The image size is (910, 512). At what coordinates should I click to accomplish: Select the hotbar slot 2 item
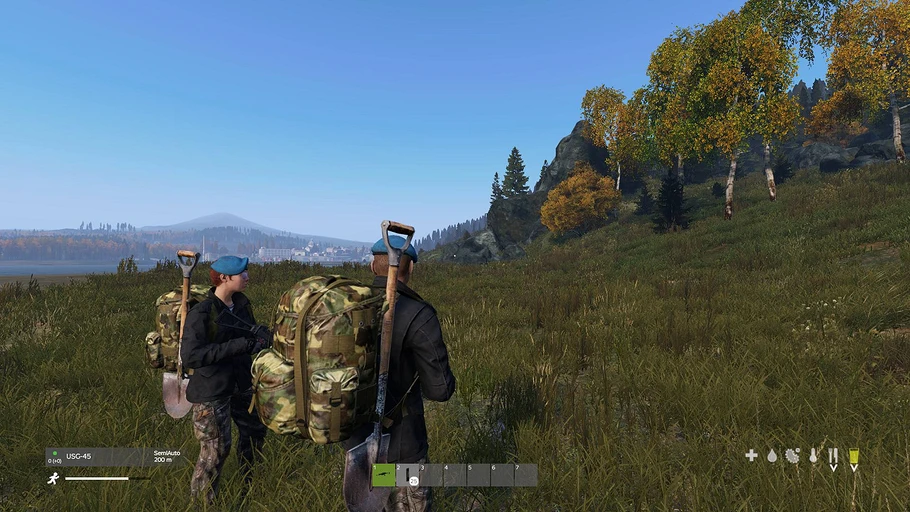coord(408,476)
